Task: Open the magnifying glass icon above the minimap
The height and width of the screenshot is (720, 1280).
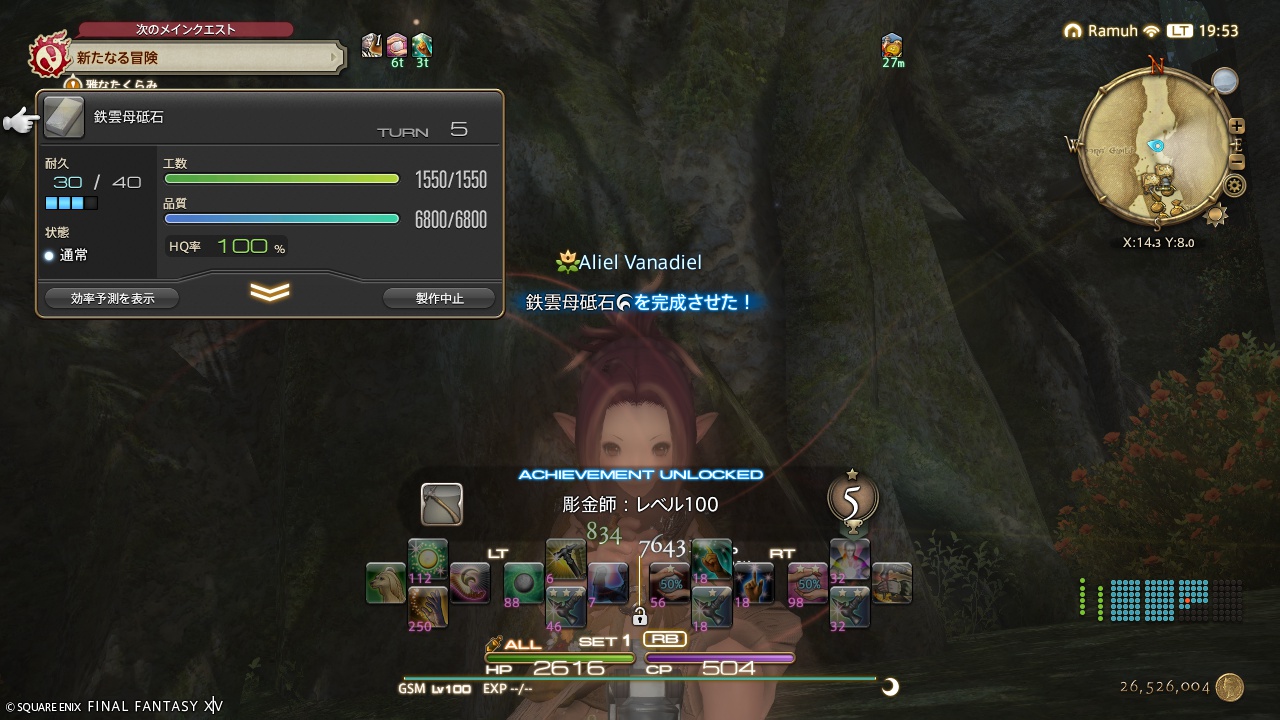Action: pos(1225,80)
